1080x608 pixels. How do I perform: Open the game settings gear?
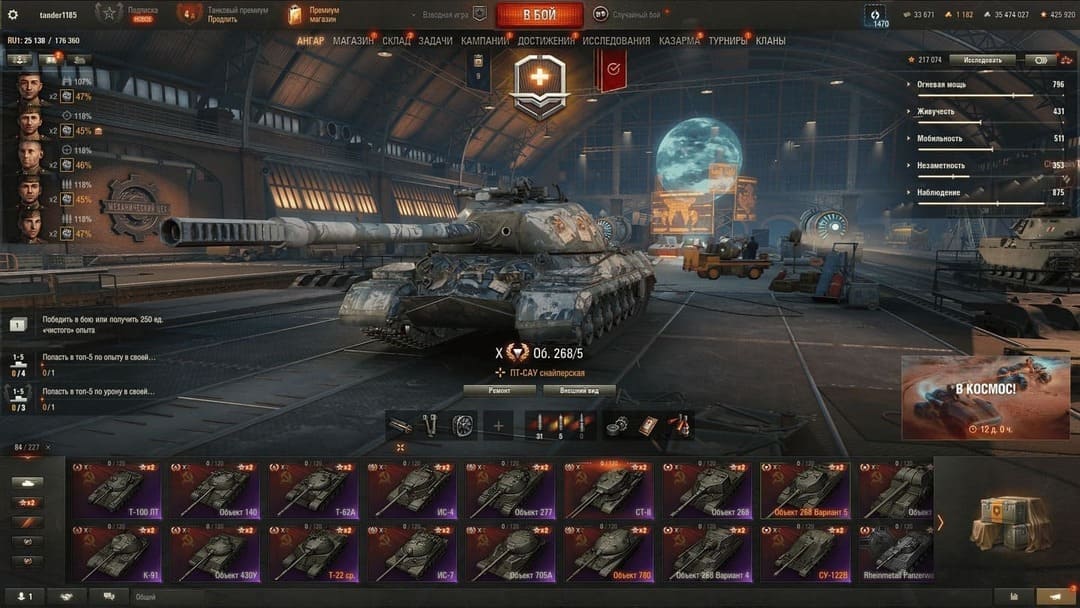[x=13, y=15]
